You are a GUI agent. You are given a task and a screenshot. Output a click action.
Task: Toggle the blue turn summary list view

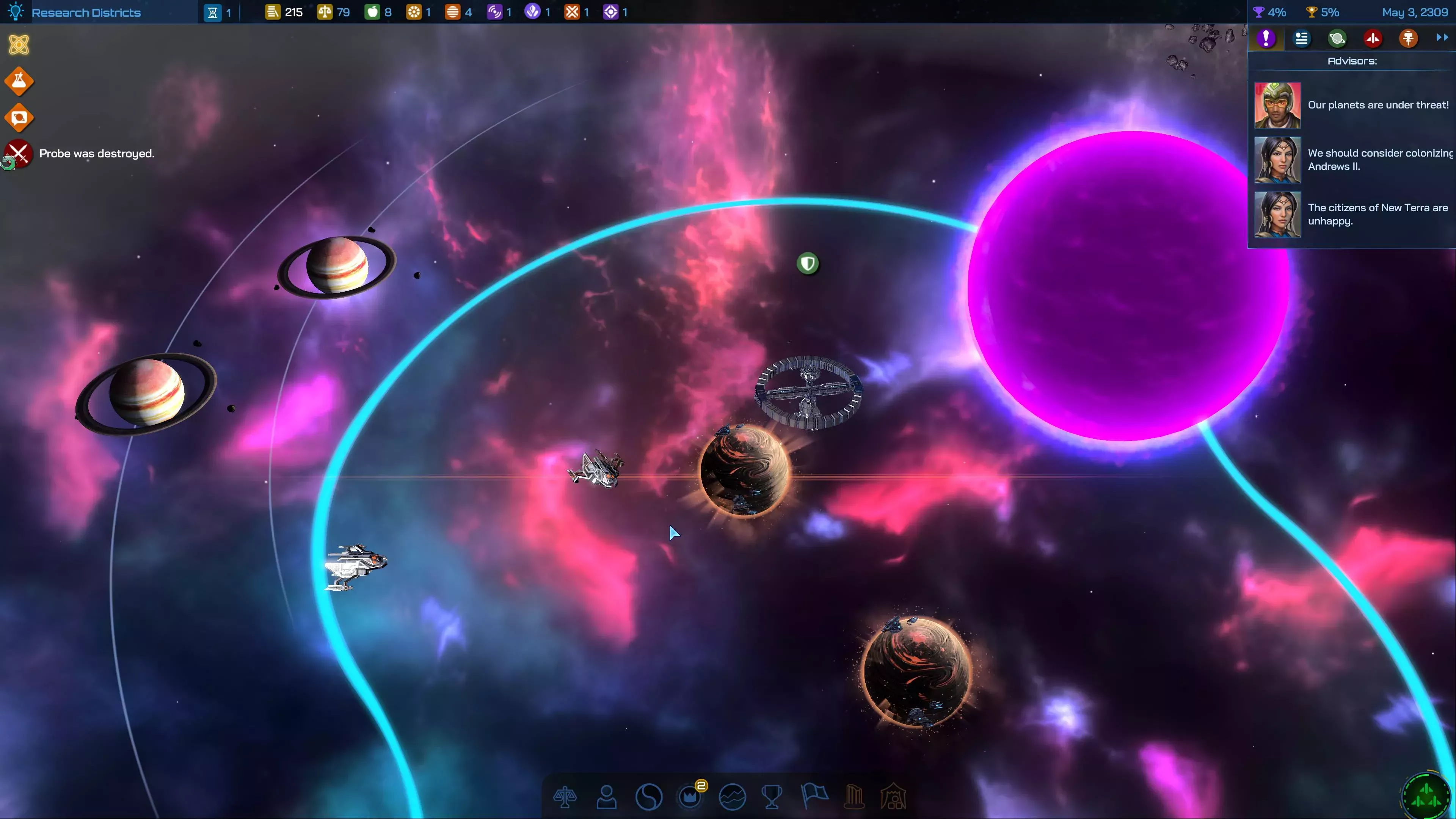point(1301,38)
